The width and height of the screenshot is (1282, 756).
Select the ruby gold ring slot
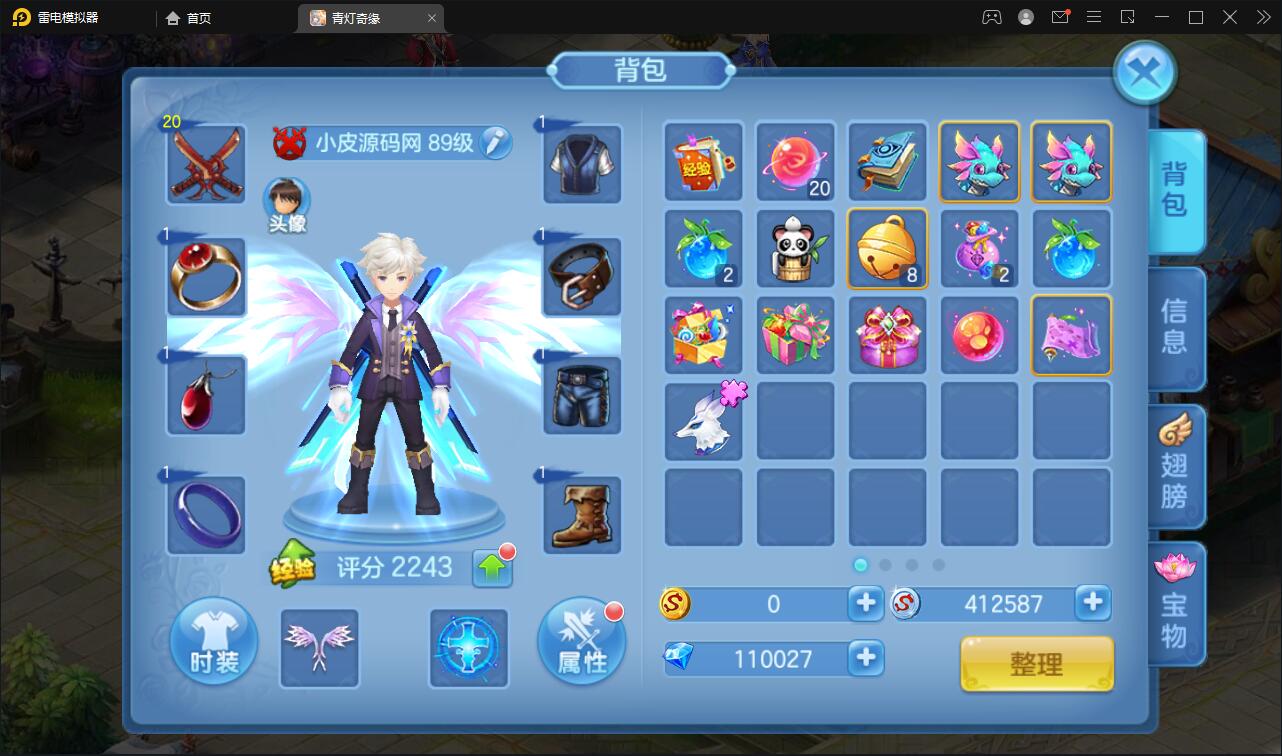click(x=206, y=277)
